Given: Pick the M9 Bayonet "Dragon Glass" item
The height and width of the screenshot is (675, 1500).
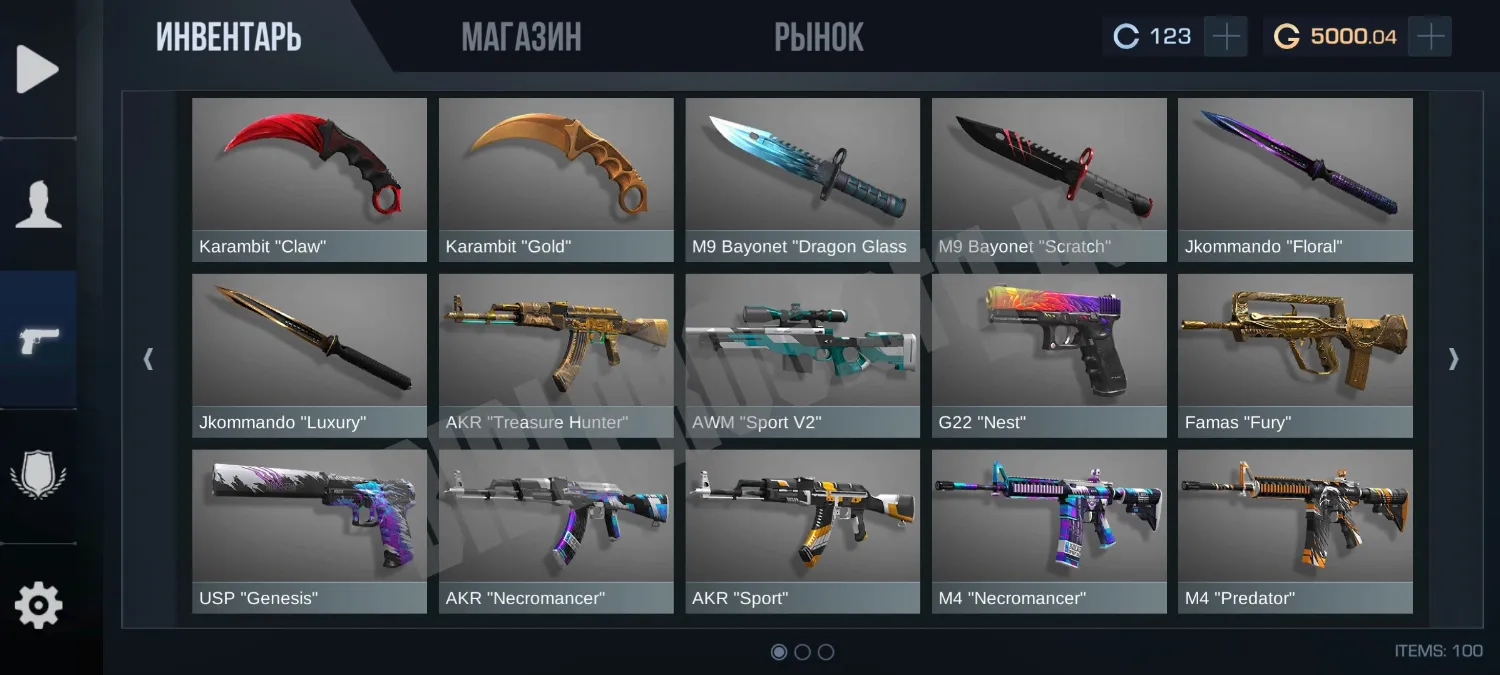Looking at the screenshot, I should 802,179.
